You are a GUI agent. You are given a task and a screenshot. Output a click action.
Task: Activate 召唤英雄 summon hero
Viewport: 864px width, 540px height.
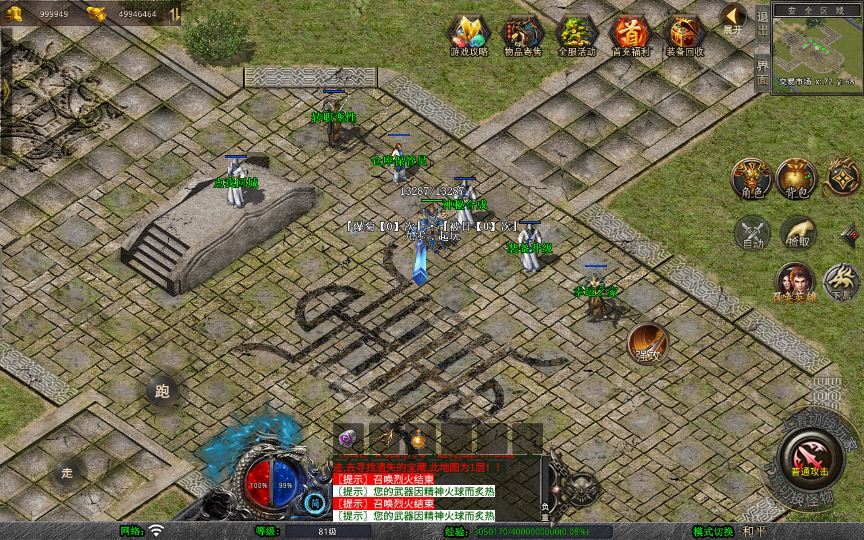click(794, 281)
